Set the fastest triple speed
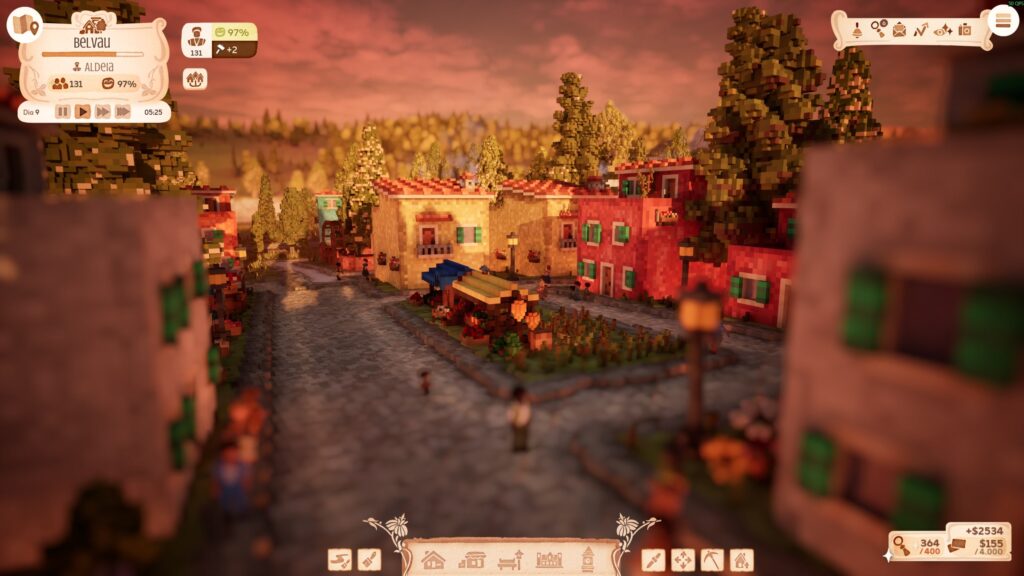 coord(122,112)
